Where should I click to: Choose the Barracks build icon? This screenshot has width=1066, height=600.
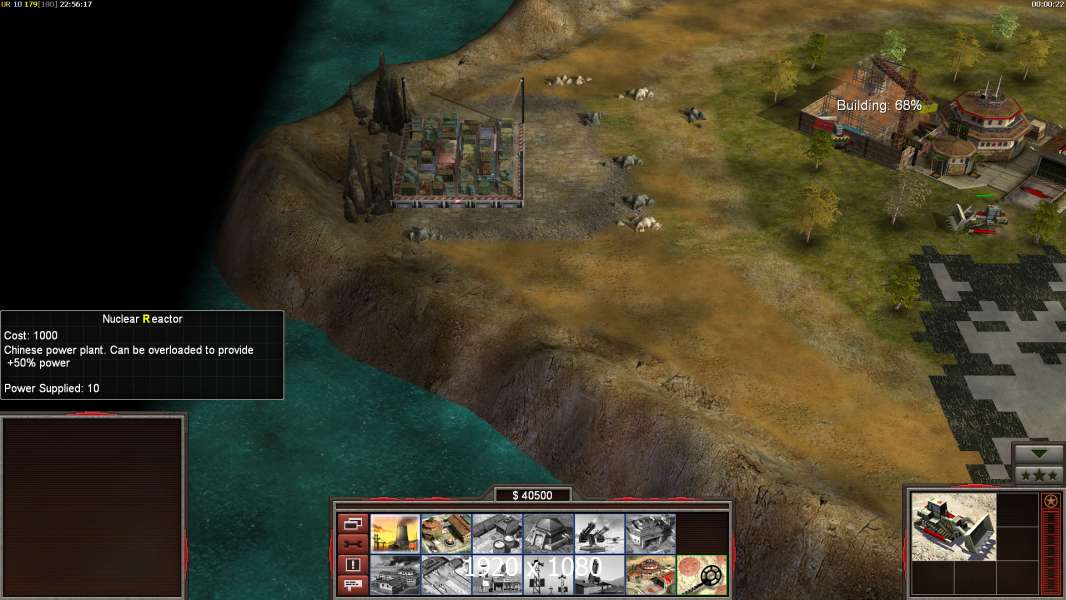click(446, 533)
